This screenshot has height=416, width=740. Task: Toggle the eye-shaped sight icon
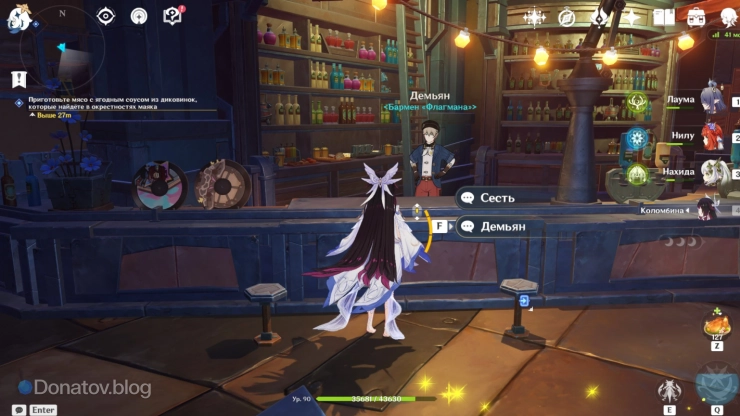coord(106,16)
